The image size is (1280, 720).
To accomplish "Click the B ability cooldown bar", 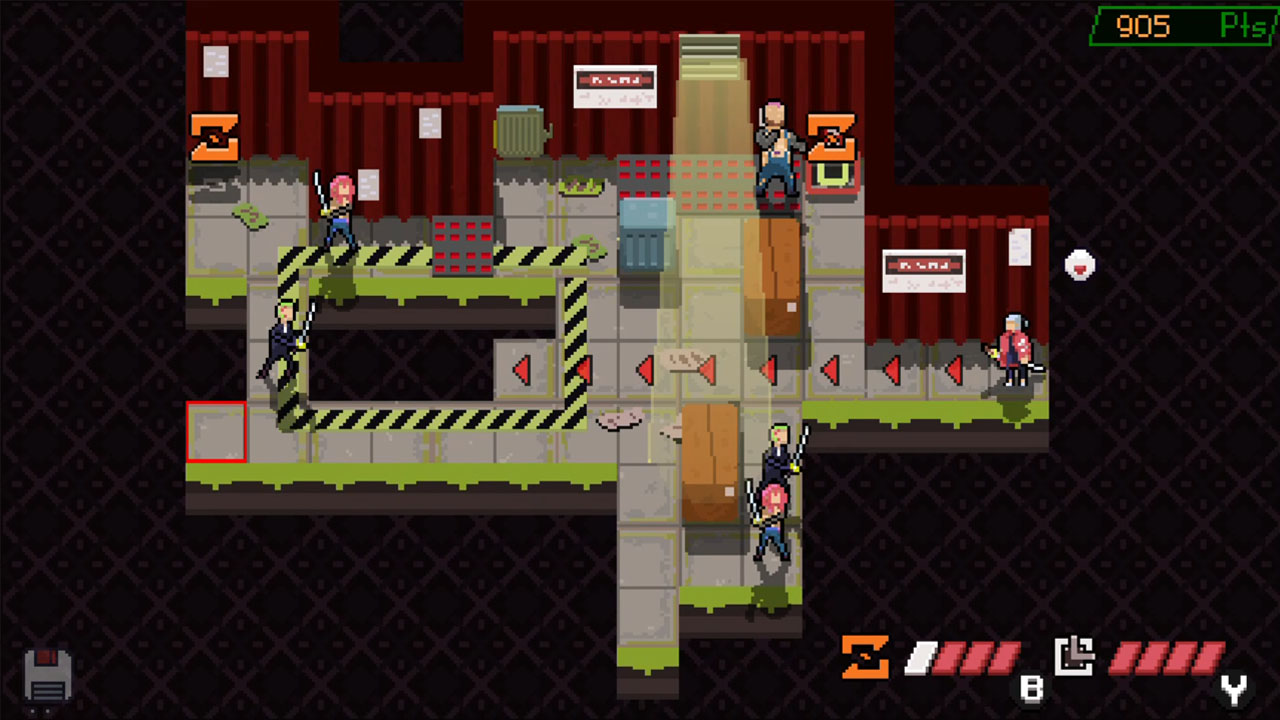I will 965,658.
